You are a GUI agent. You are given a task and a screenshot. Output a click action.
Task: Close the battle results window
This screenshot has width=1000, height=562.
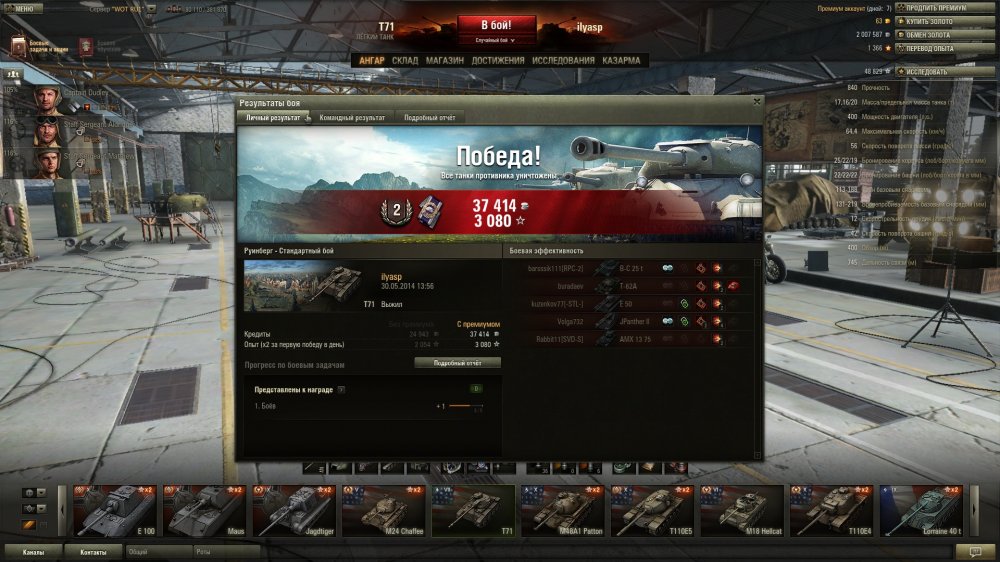757,101
